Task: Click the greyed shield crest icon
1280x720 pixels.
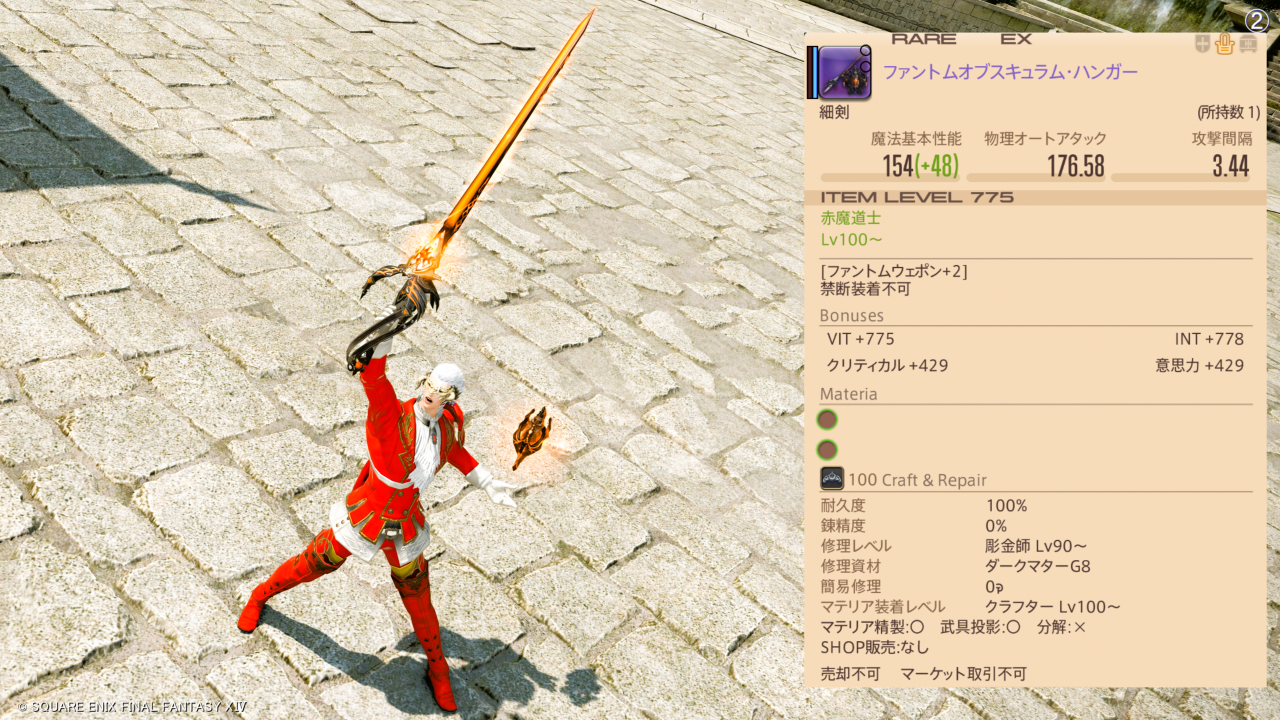Action: coord(1203,44)
